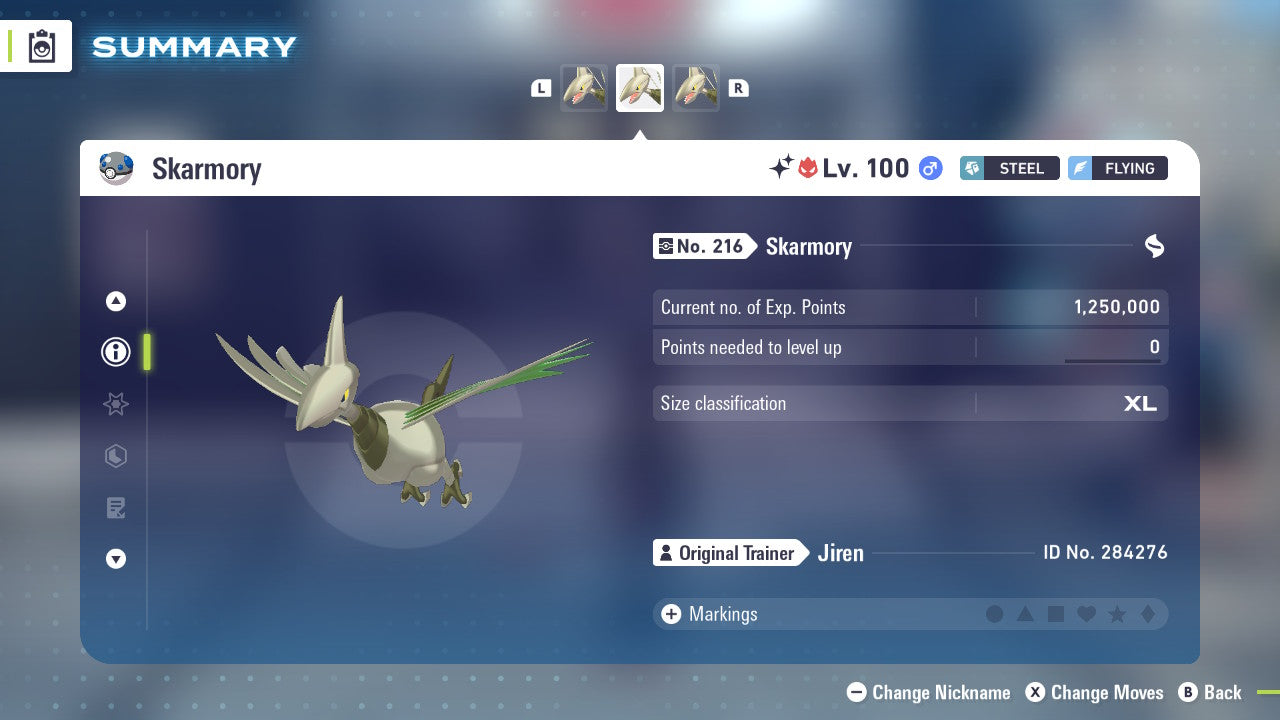
Task: Toggle the star marking
Action: pyautogui.click(x=1119, y=614)
